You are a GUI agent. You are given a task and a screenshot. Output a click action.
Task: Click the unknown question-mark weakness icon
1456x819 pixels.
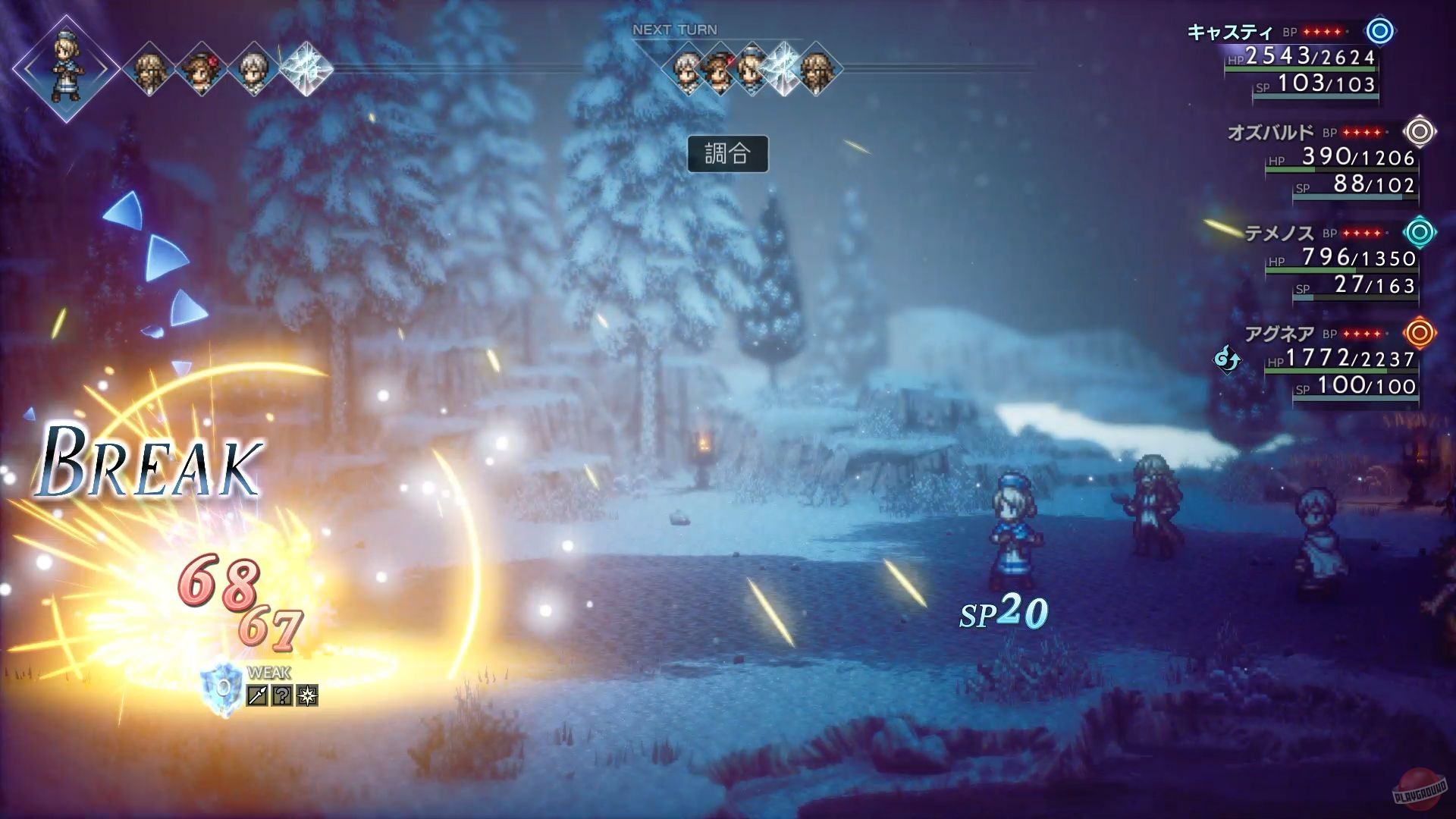pyautogui.click(x=282, y=695)
